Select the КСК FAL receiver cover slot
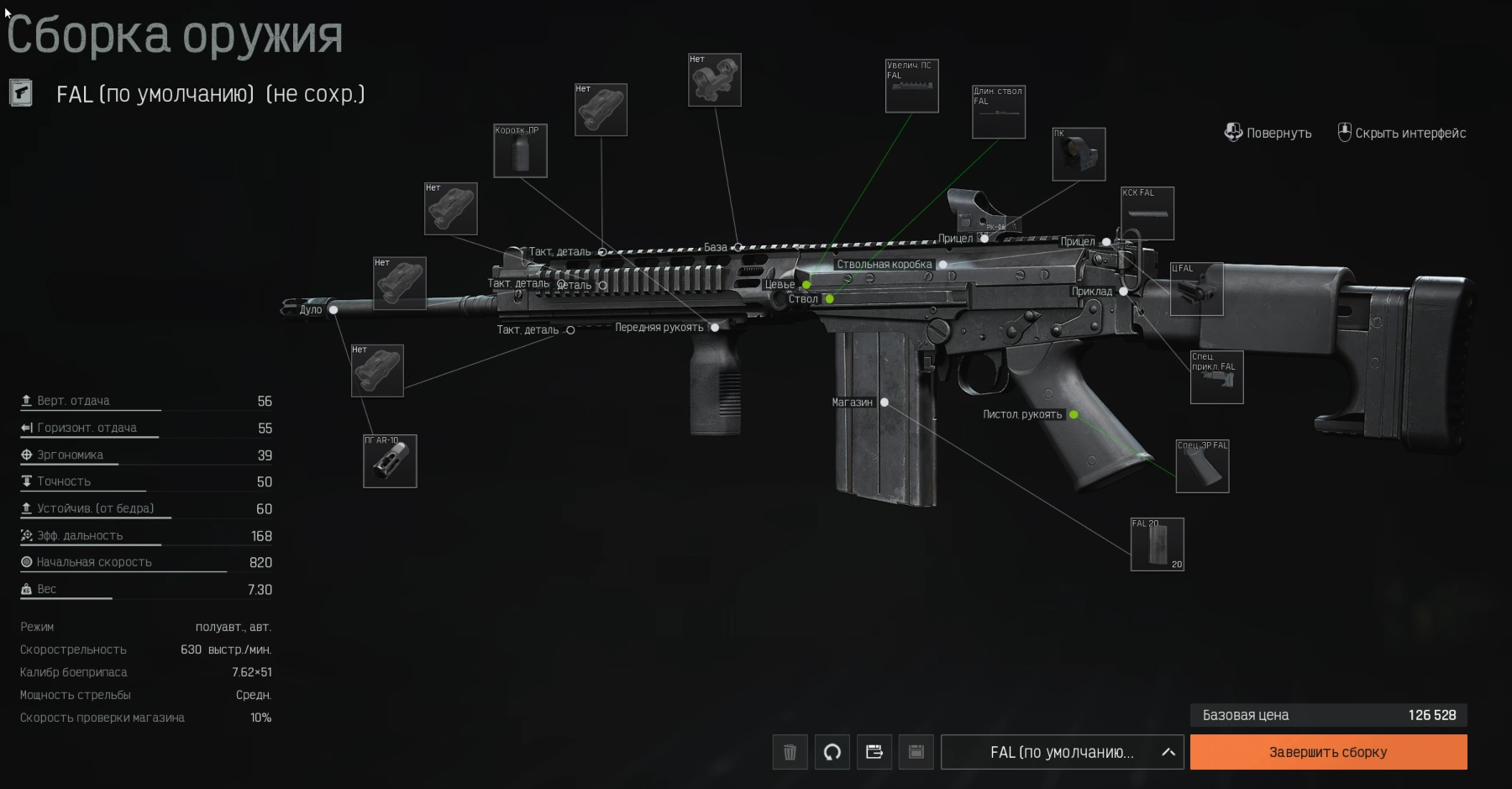The image size is (1512, 789). pyautogui.click(x=1147, y=213)
